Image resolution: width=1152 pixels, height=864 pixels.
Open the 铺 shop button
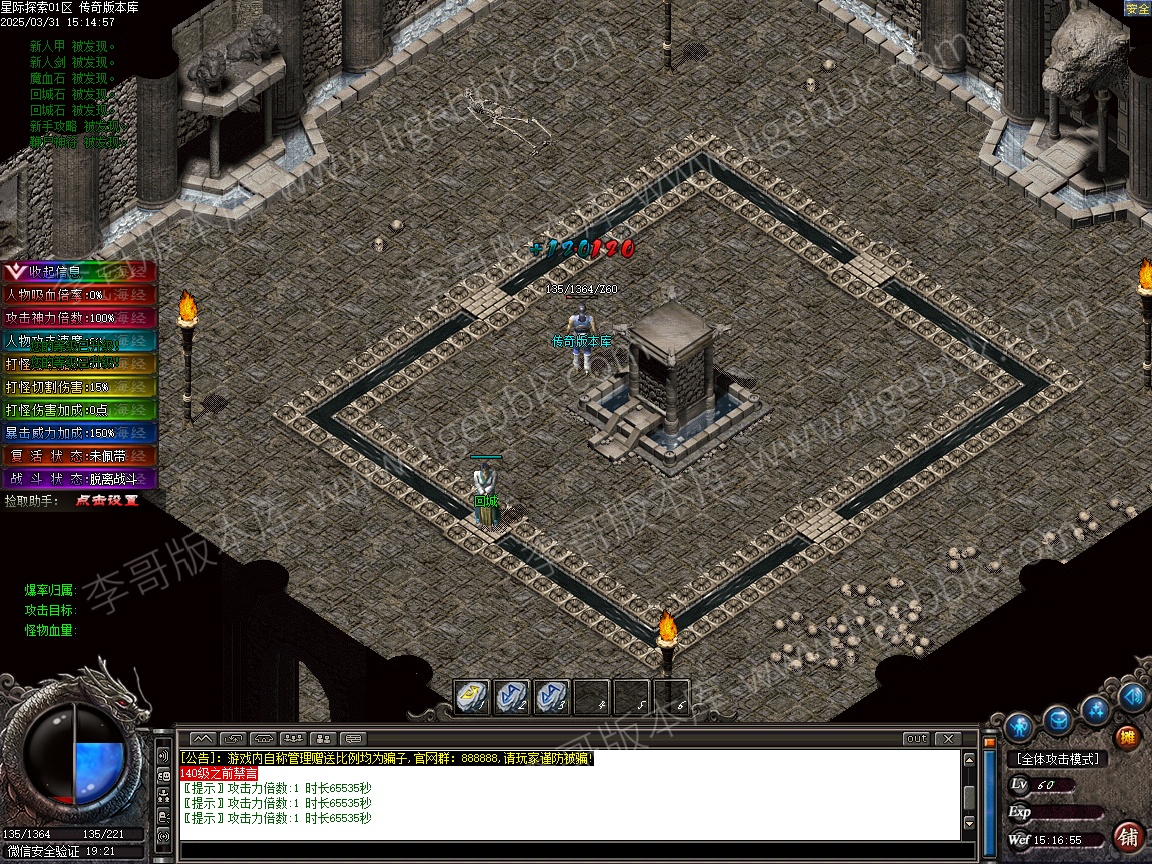[1128, 836]
